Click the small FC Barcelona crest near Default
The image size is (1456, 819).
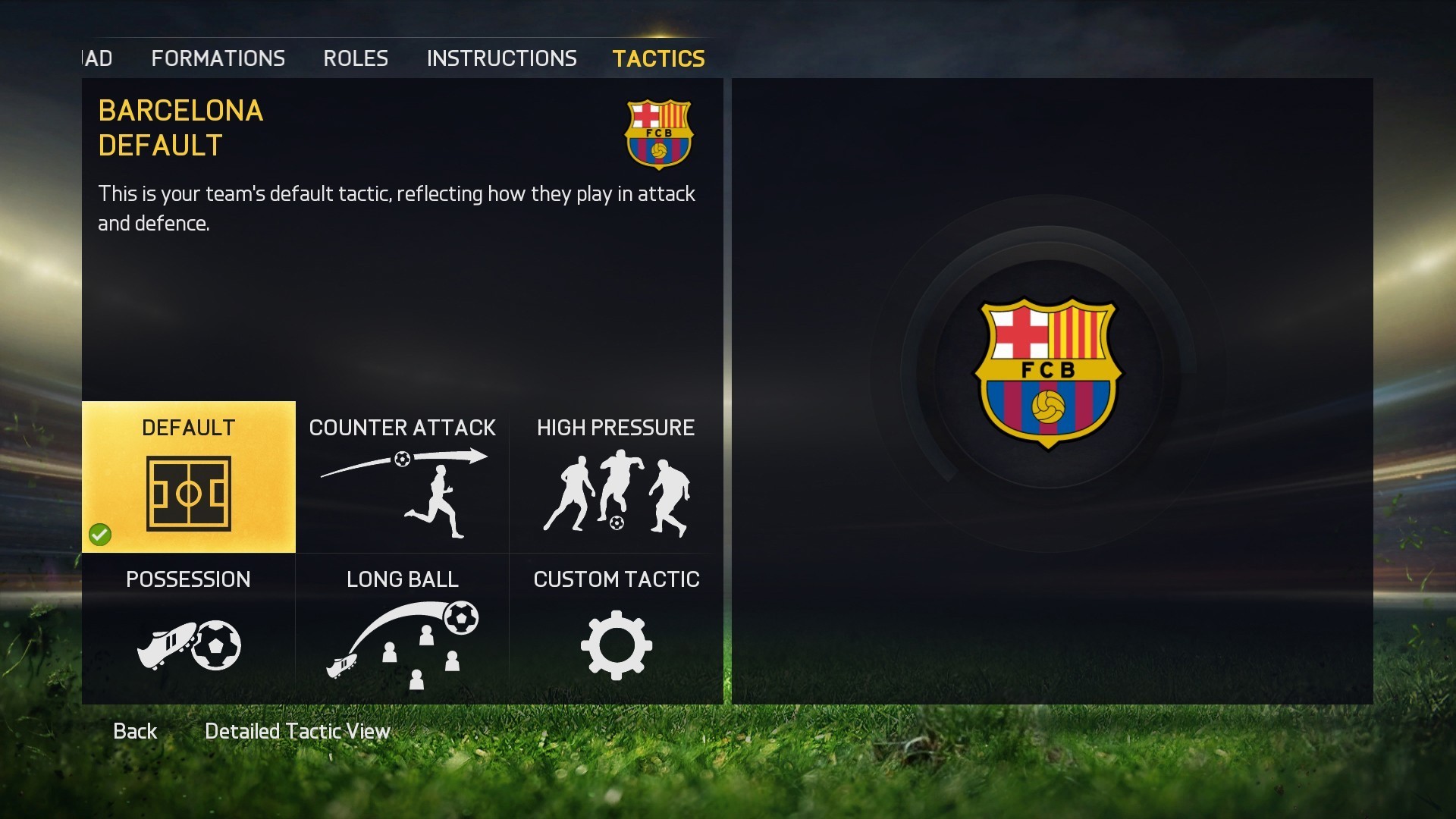(x=658, y=135)
